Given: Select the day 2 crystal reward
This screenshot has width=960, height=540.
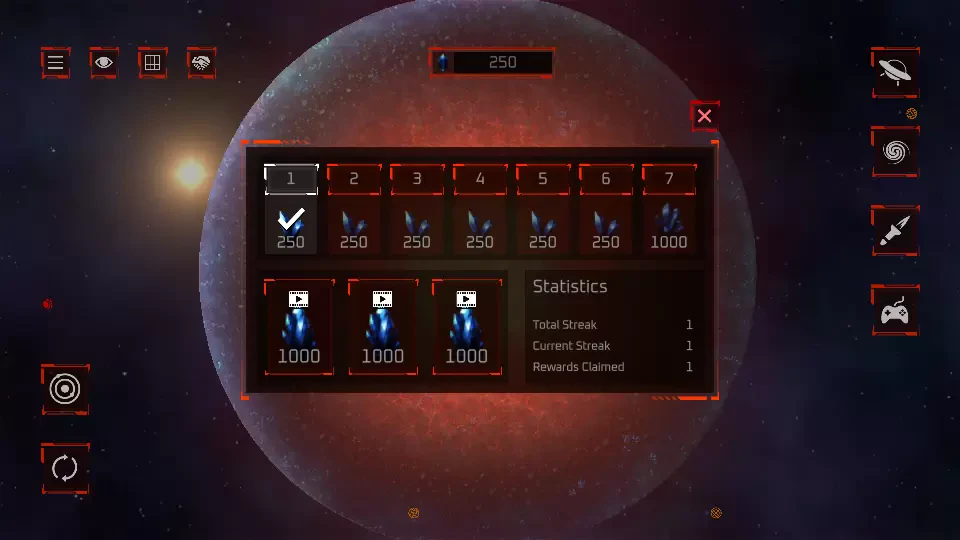Looking at the screenshot, I should tap(354, 210).
